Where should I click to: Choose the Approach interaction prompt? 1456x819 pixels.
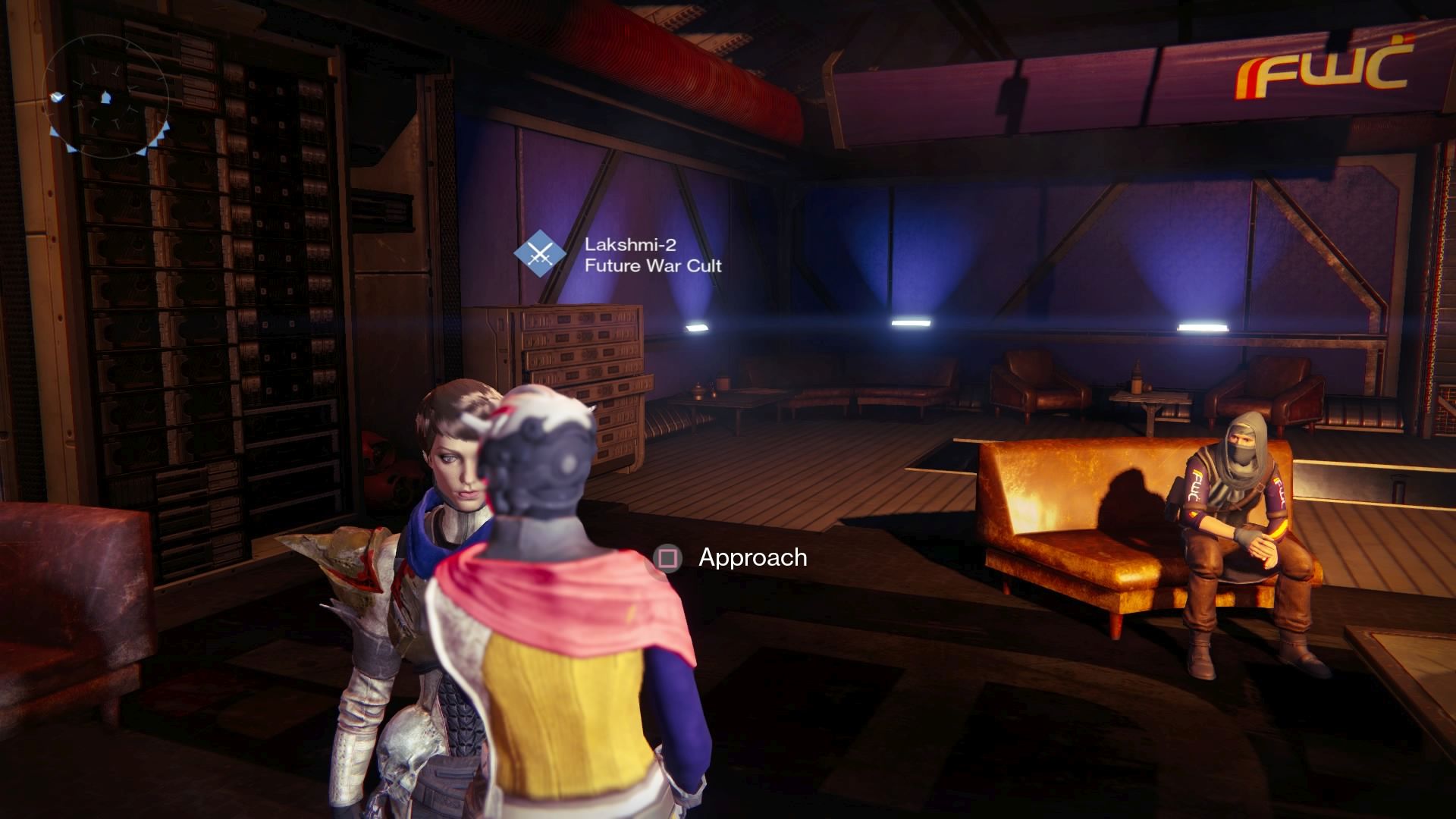[x=728, y=558]
